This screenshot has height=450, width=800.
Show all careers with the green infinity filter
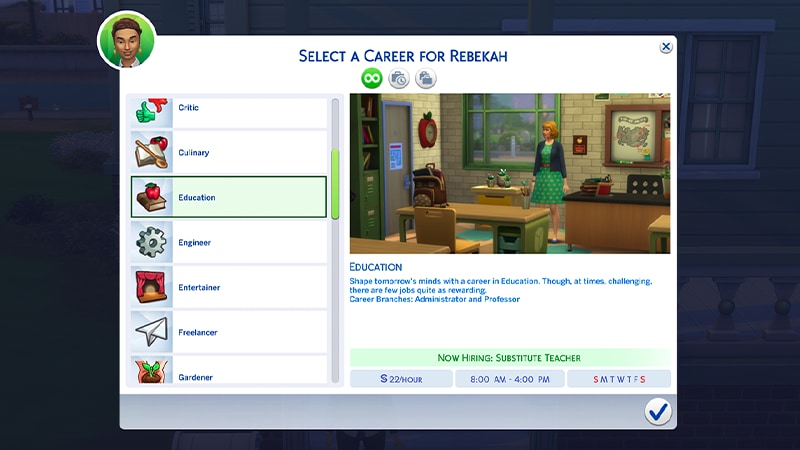[372, 78]
